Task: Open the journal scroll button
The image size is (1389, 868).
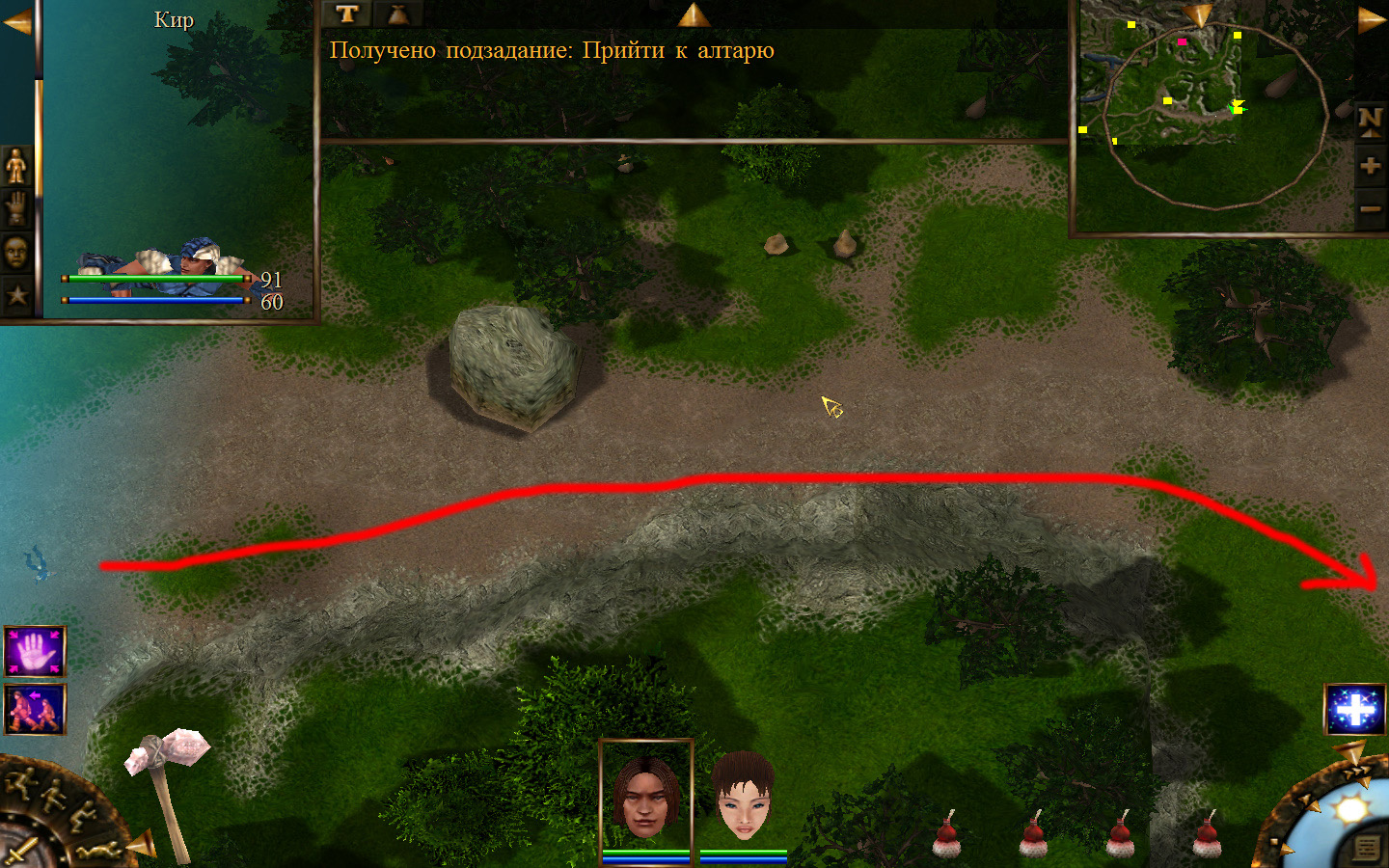Action: tap(1367, 847)
